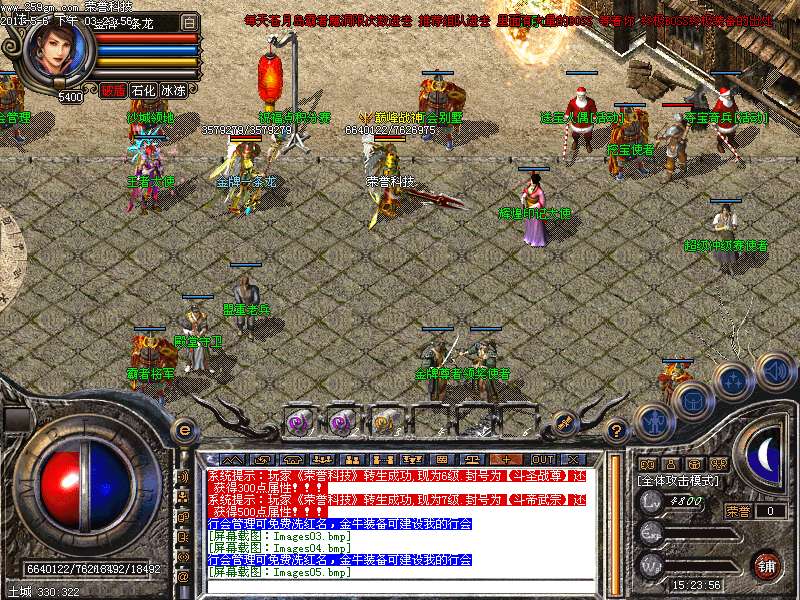Click the red 铺 shop button

click(x=766, y=564)
